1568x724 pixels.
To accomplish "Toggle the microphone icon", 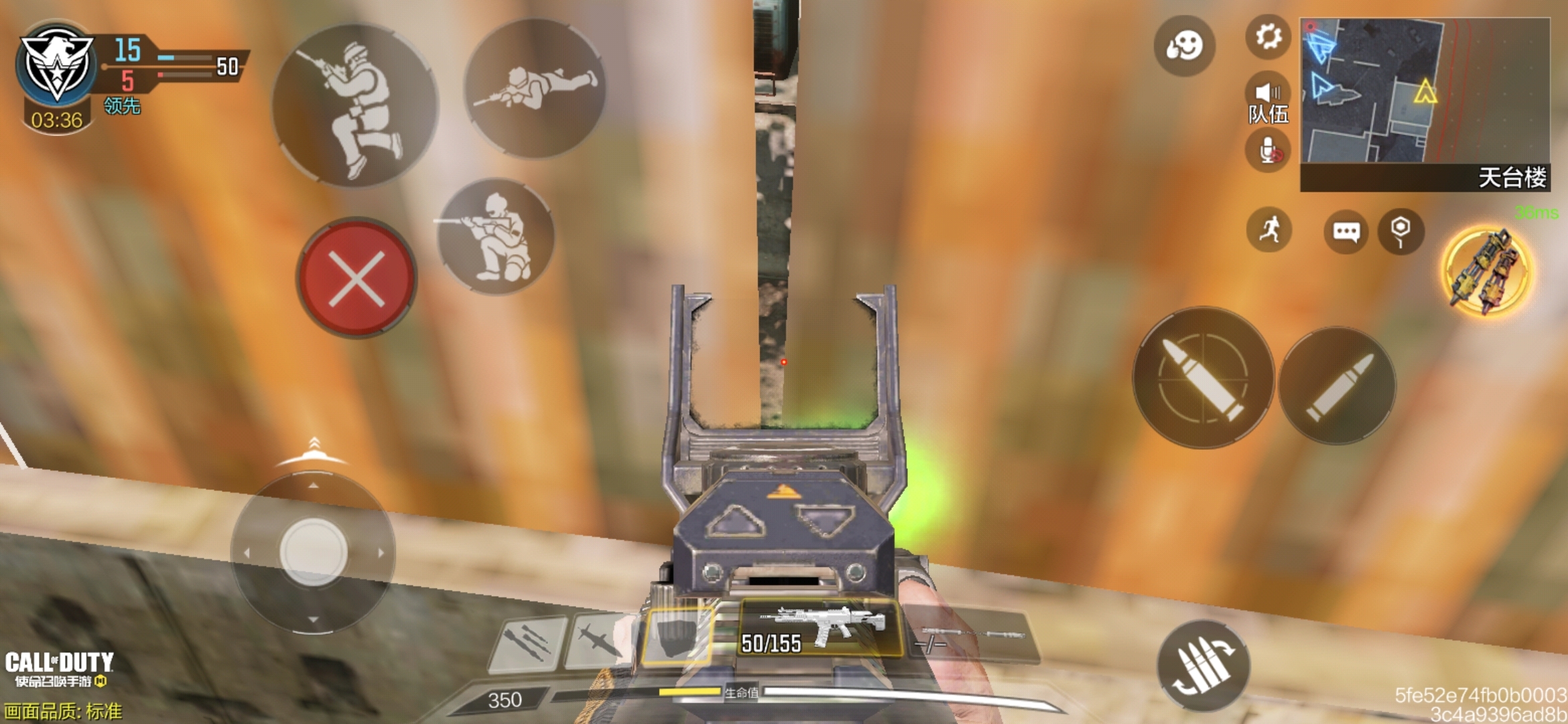I will click(x=1268, y=150).
